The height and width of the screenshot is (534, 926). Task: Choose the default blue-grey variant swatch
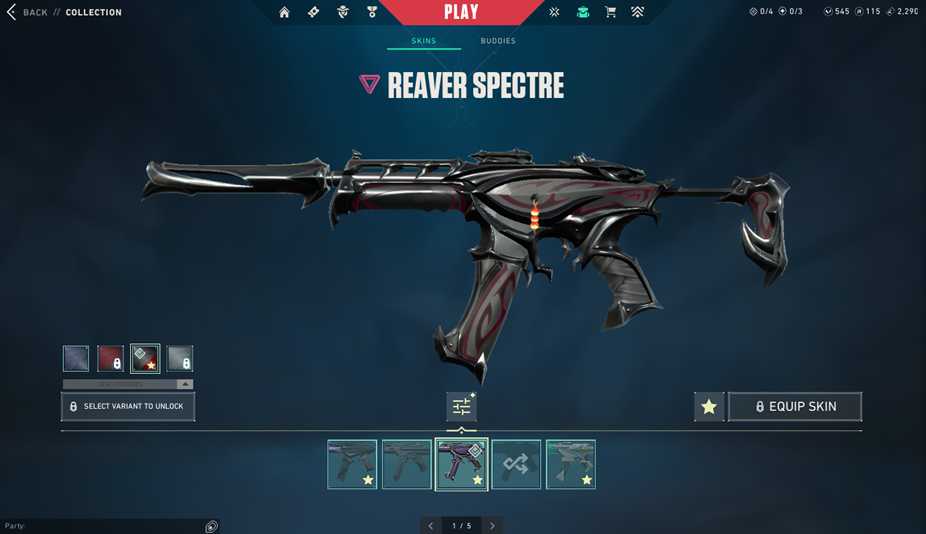point(76,358)
